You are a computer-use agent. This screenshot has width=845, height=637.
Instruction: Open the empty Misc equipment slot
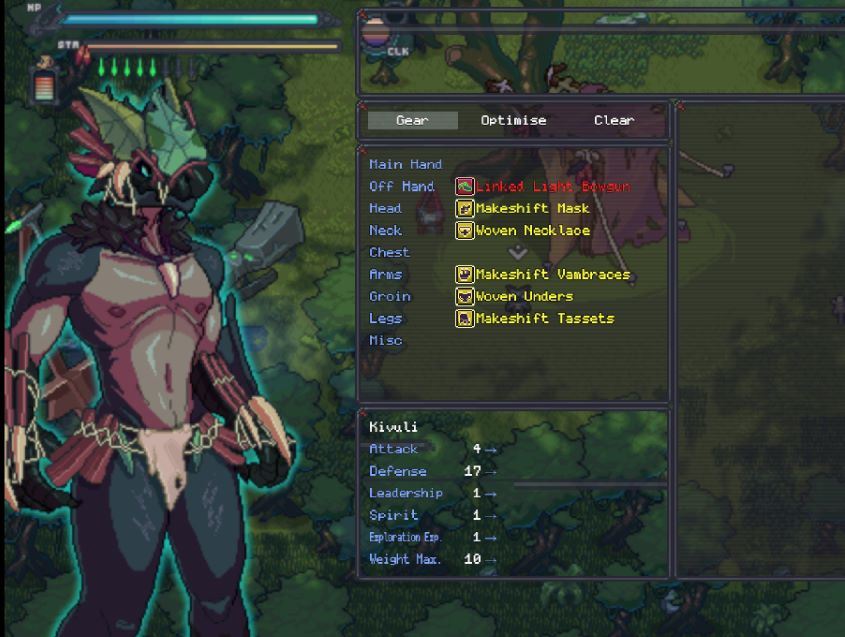[386, 340]
